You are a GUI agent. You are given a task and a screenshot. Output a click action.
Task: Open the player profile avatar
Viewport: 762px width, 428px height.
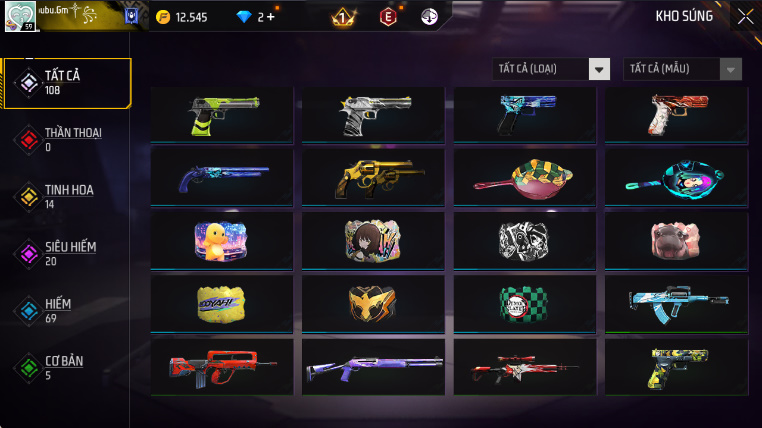coord(20,17)
